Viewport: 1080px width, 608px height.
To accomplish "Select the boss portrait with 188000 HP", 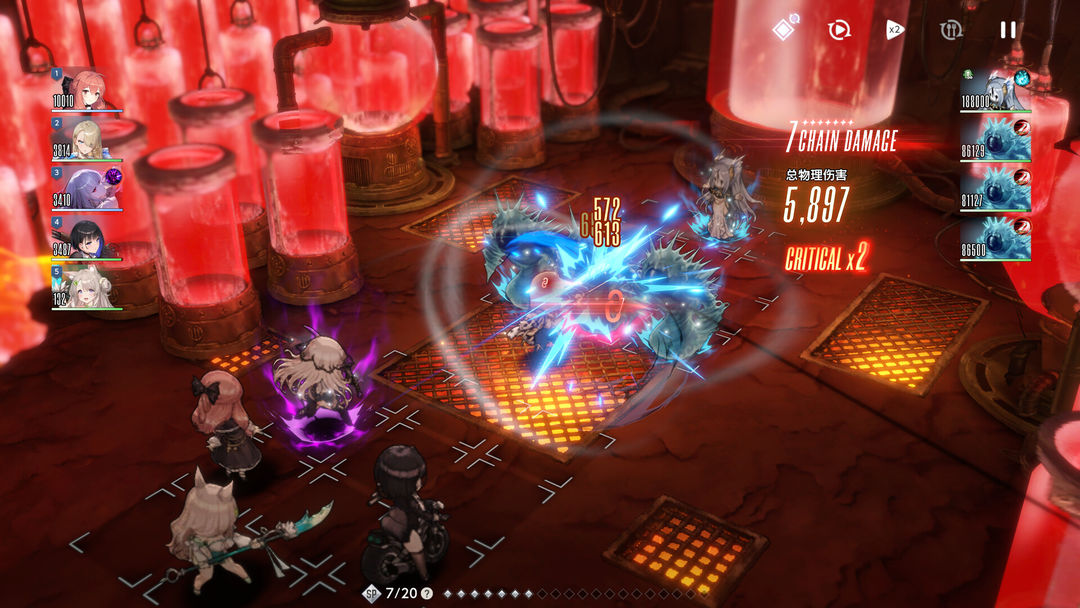I will (x=996, y=90).
